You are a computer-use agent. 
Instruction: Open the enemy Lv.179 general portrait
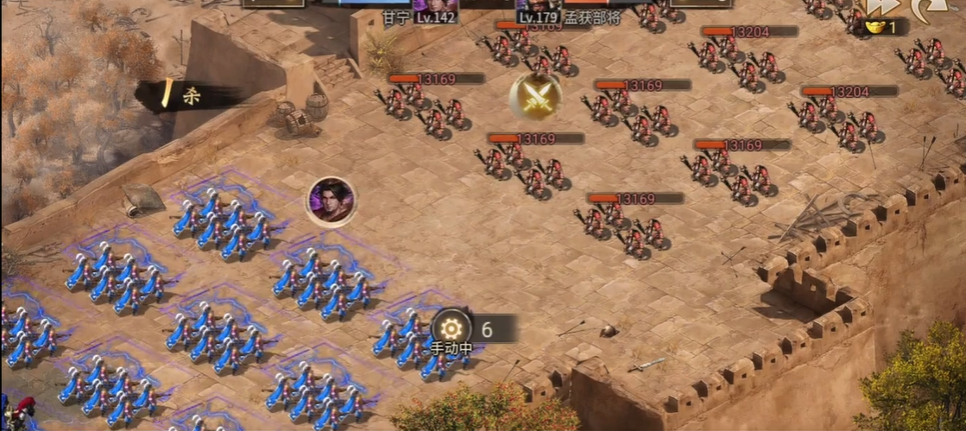click(x=536, y=8)
